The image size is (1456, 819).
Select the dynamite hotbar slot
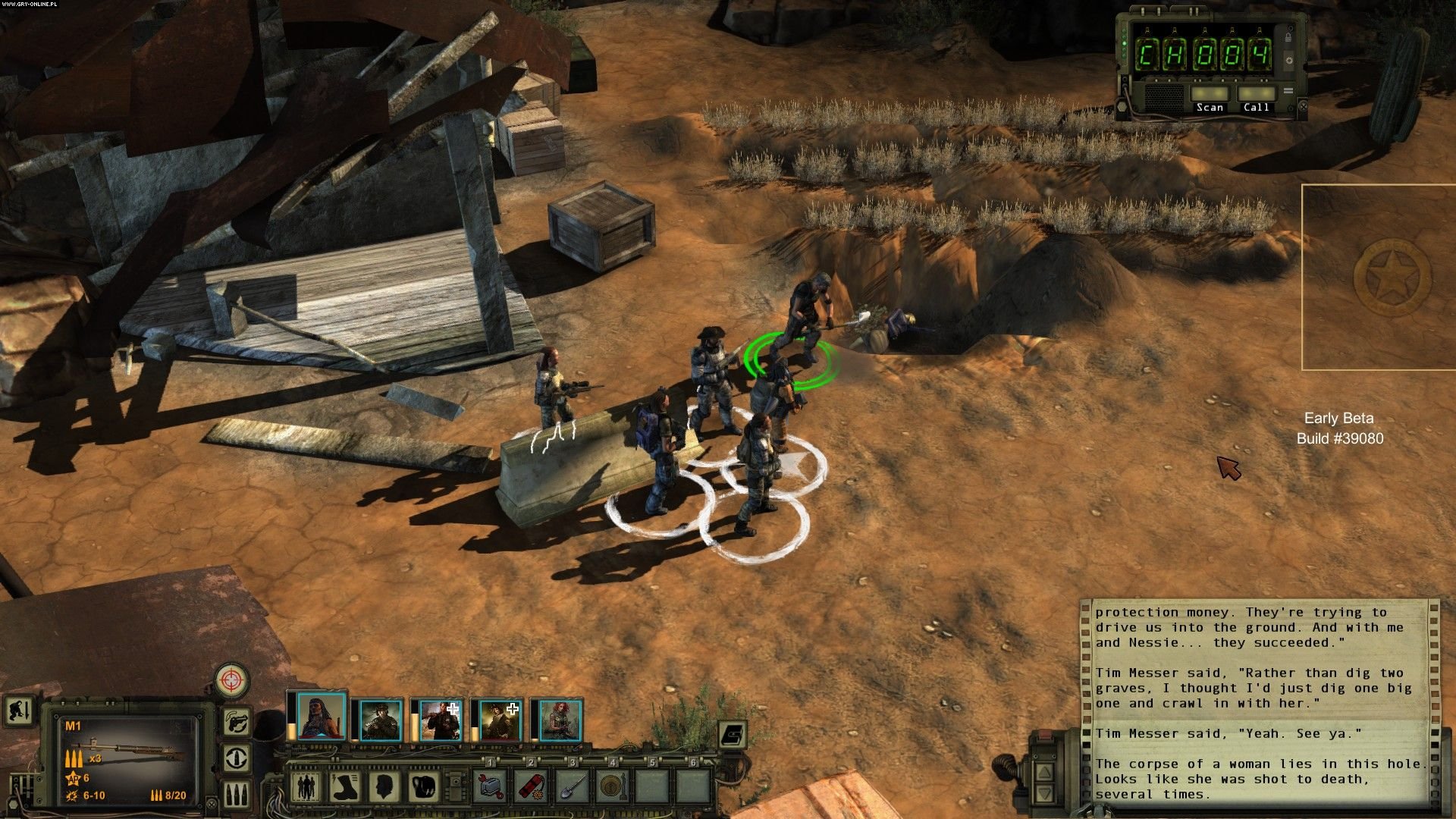pos(532,786)
